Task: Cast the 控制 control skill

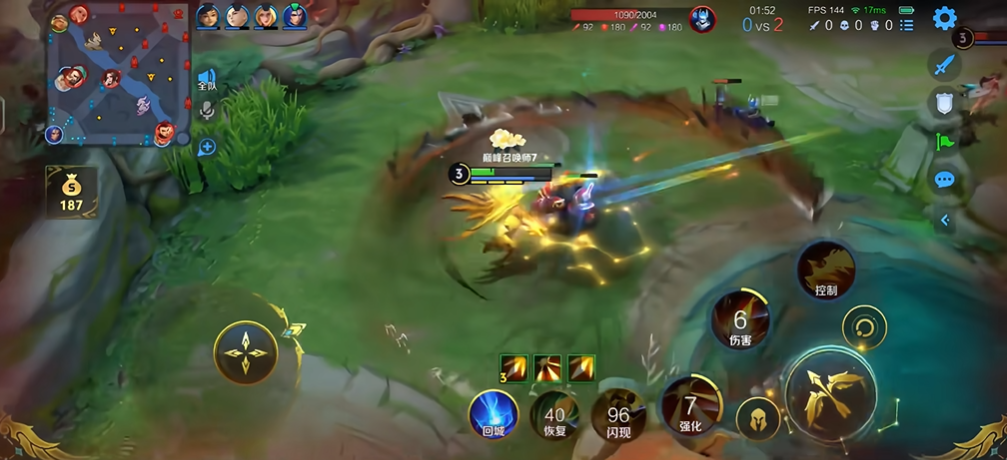Action: (826, 271)
